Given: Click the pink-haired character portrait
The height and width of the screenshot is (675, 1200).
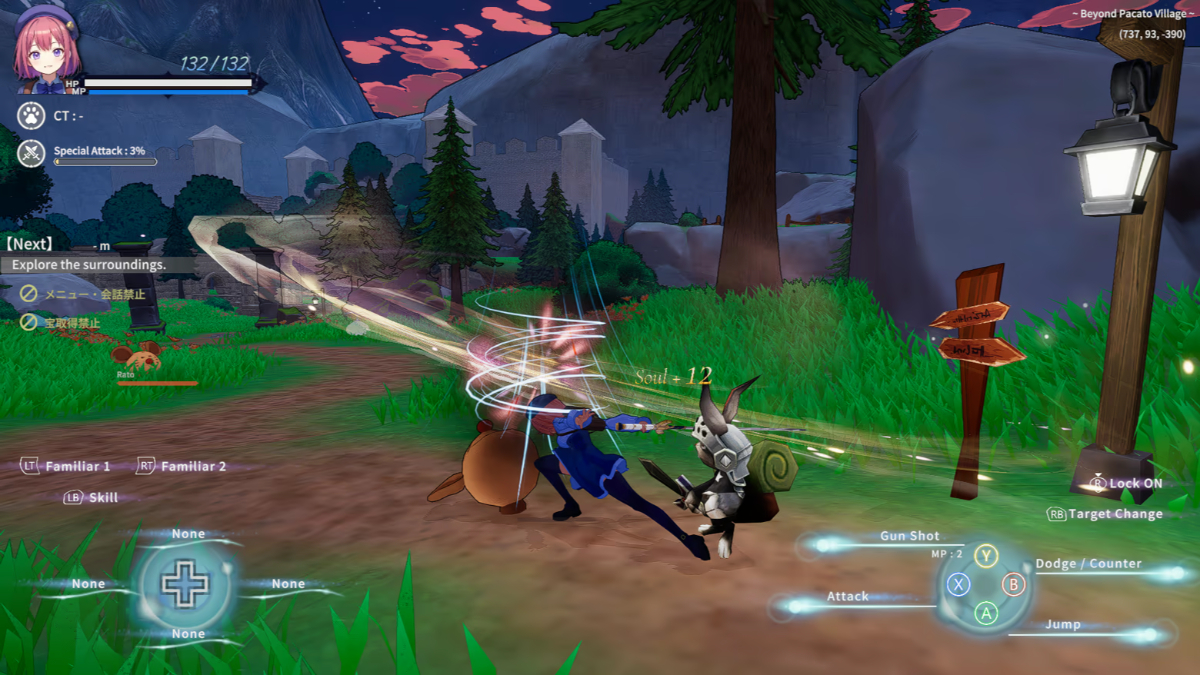Looking at the screenshot, I should point(46,52).
